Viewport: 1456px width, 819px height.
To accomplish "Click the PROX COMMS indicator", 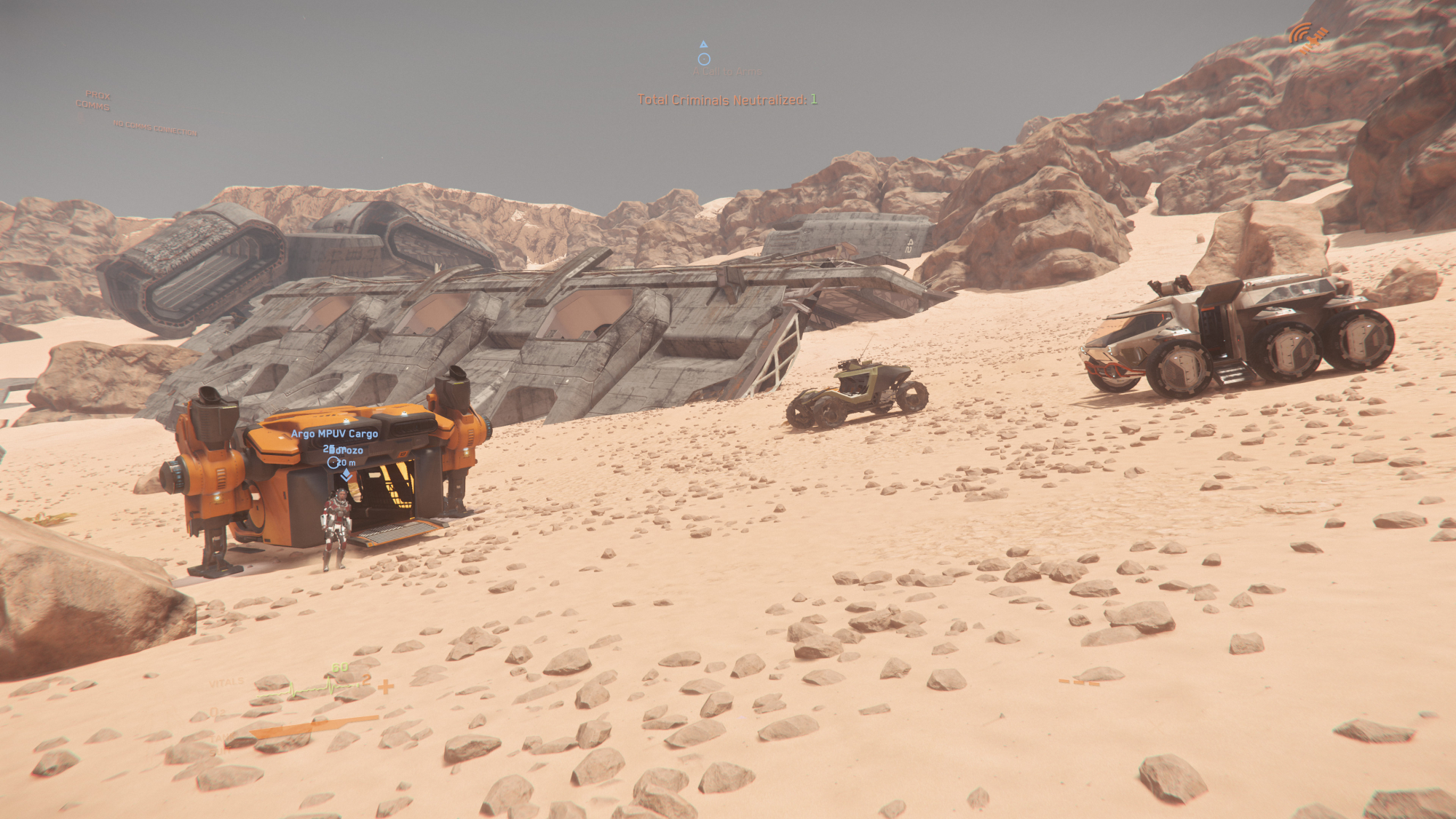I will pos(95,100).
